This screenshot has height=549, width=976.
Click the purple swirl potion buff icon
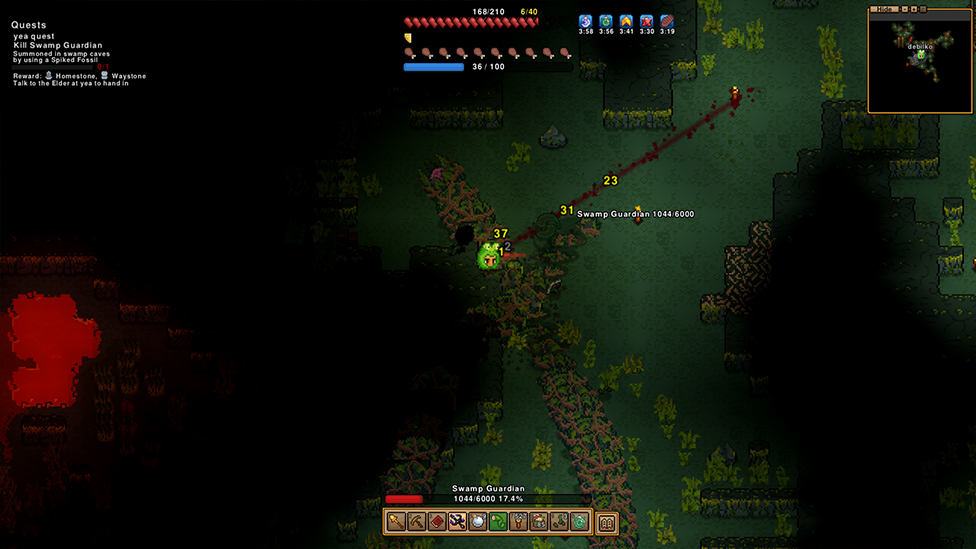pyautogui.click(x=586, y=21)
